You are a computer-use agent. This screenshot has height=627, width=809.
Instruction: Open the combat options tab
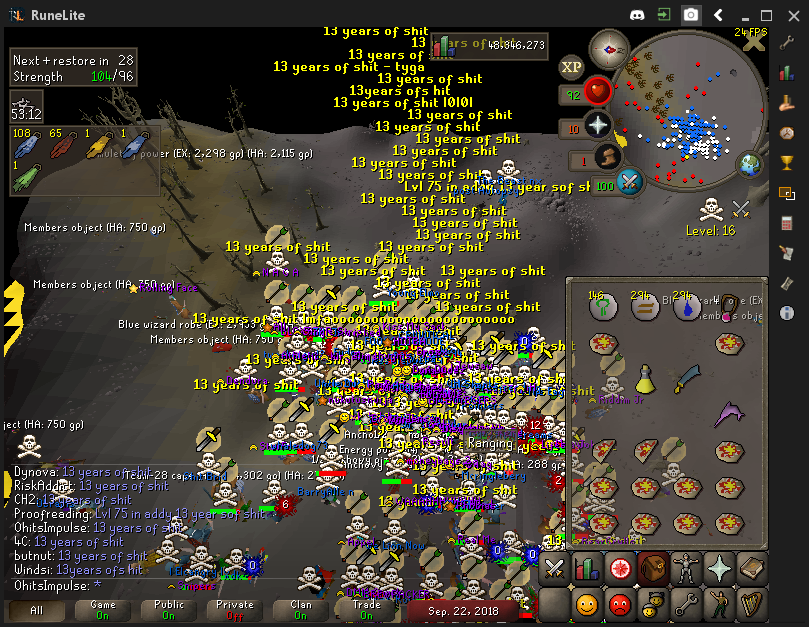tap(554, 568)
